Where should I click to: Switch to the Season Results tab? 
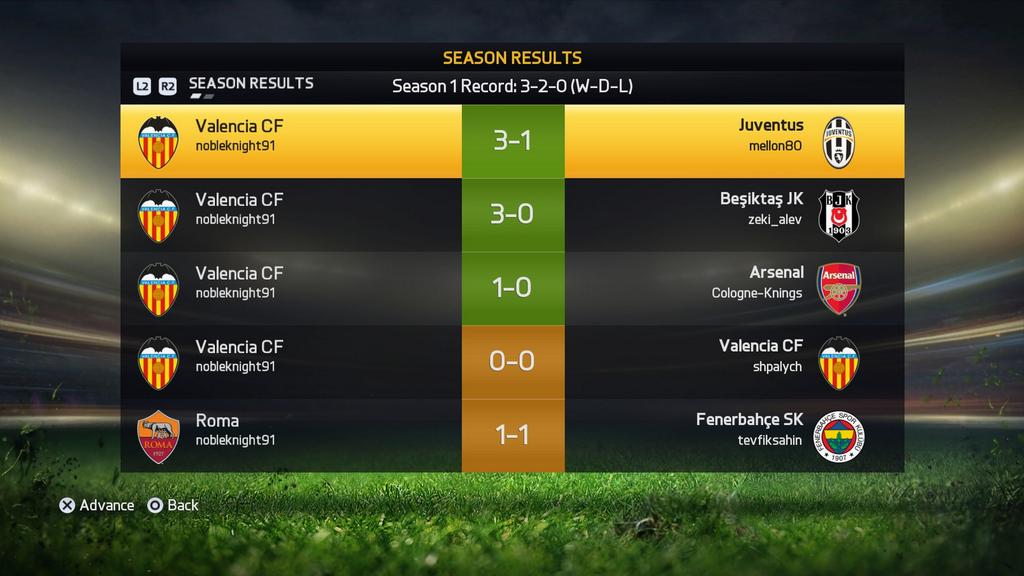click(250, 84)
